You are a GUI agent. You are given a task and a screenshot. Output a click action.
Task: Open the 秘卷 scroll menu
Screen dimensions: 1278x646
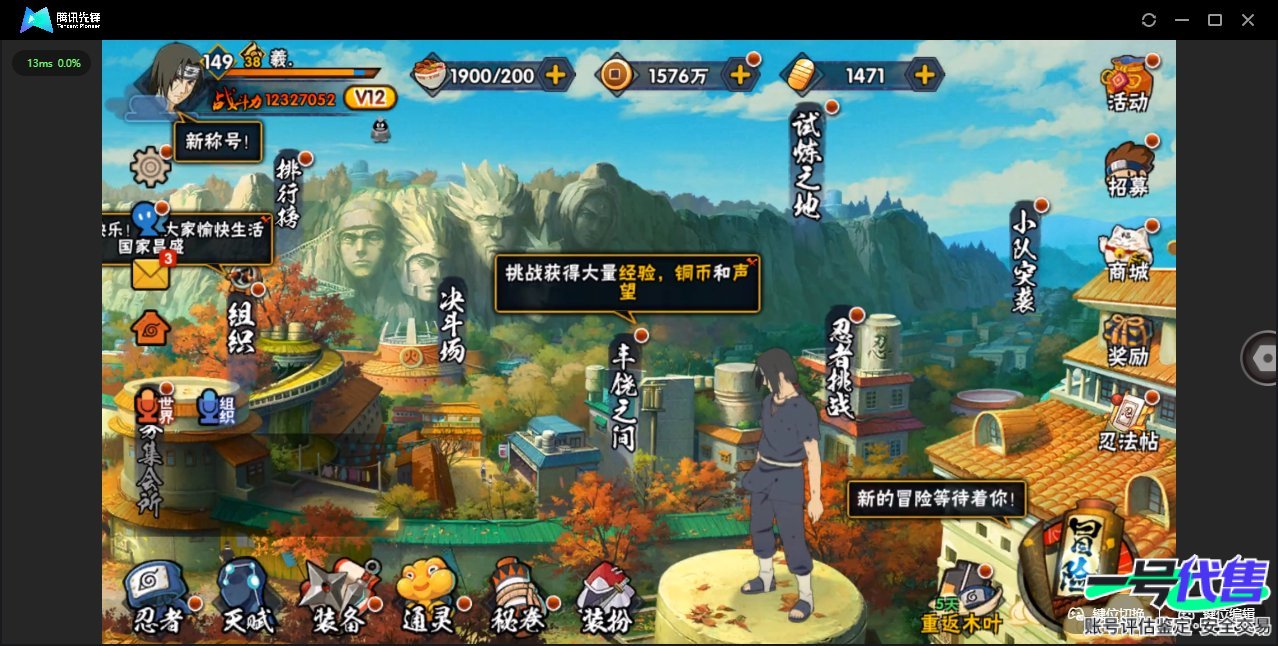click(x=519, y=597)
